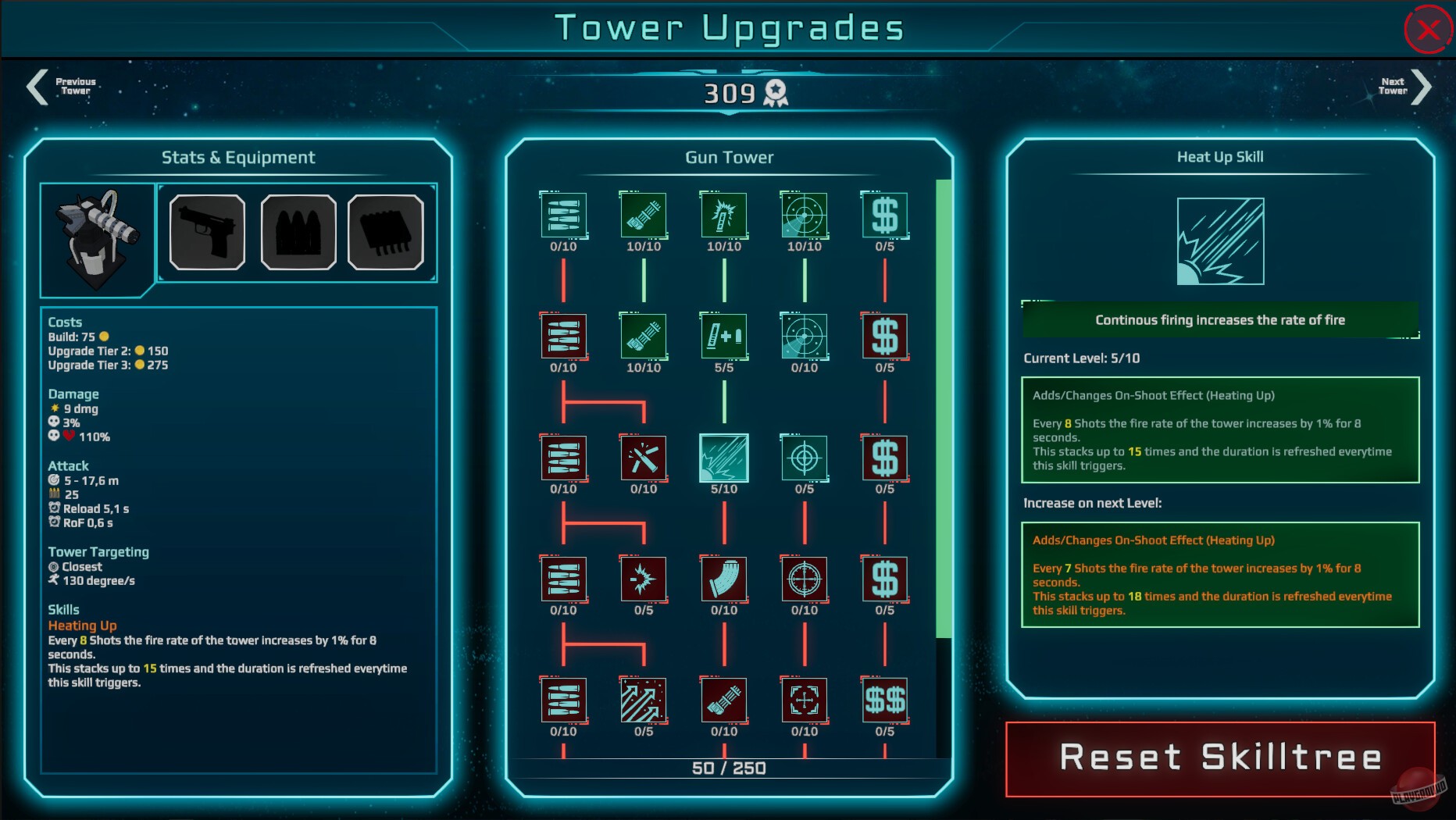This screenshot has width=1456, height=820.
Task: Open the pistol equipment slot
Action: tap(205, 232)
